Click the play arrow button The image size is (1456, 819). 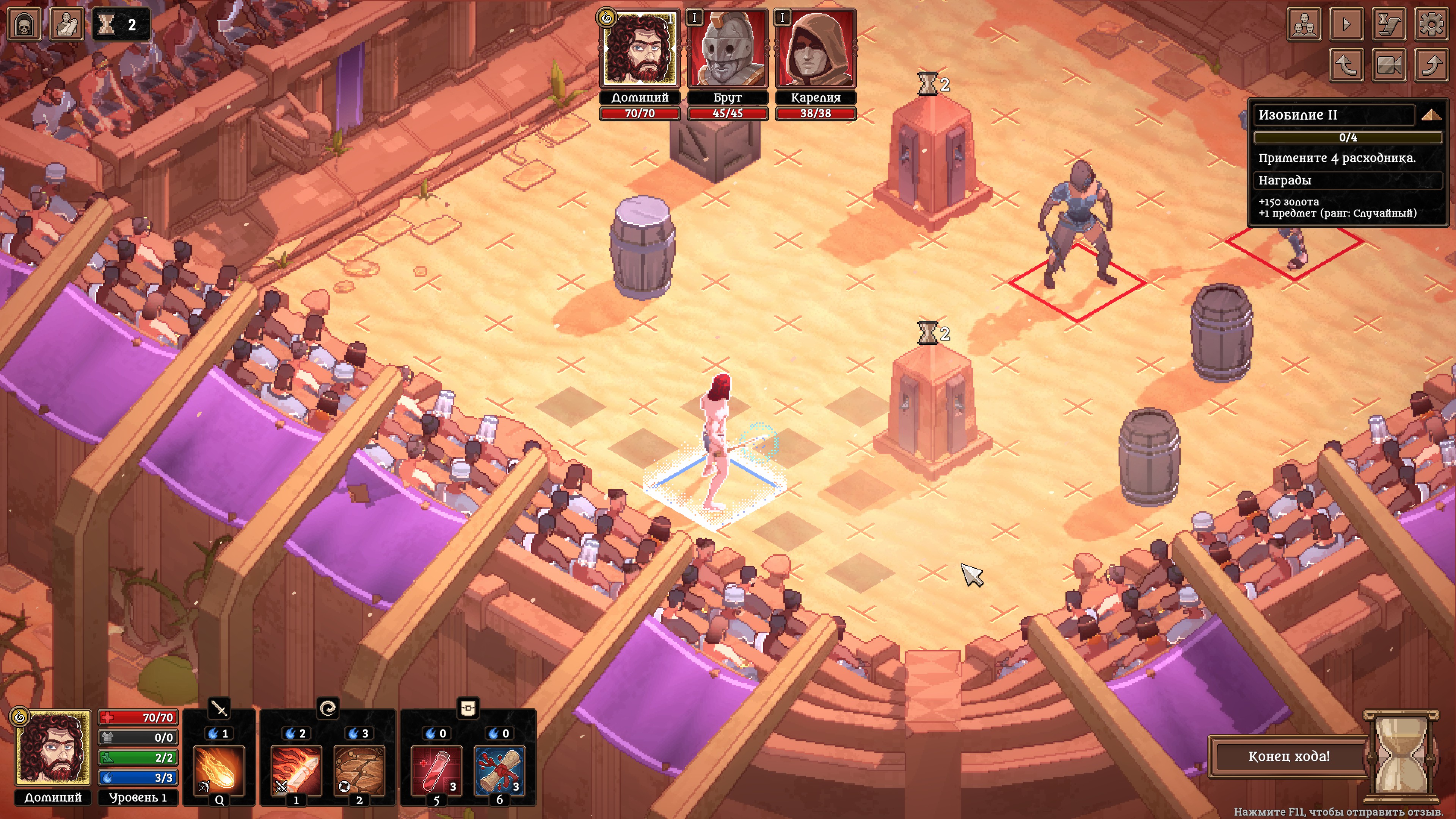tap(1346, 24)
